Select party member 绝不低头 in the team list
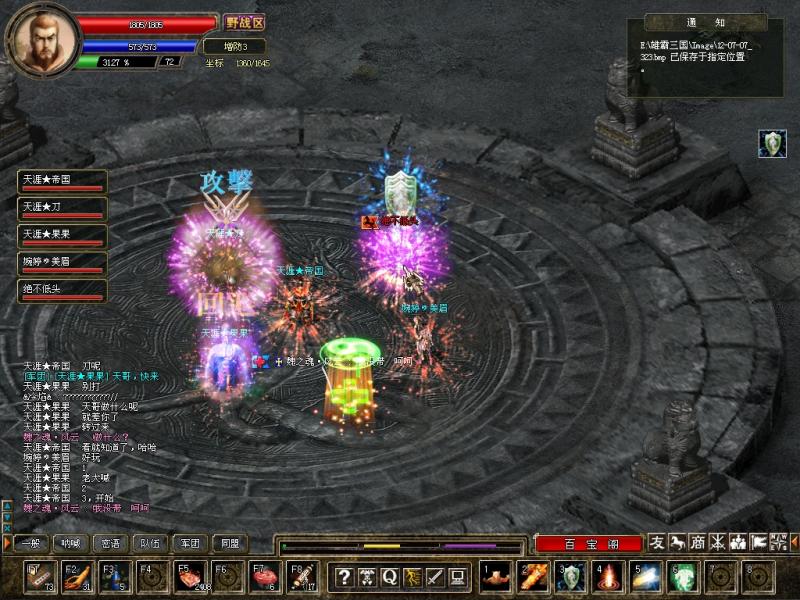The height and width of the screenshot is (600, 800). (x=62, y=290)
